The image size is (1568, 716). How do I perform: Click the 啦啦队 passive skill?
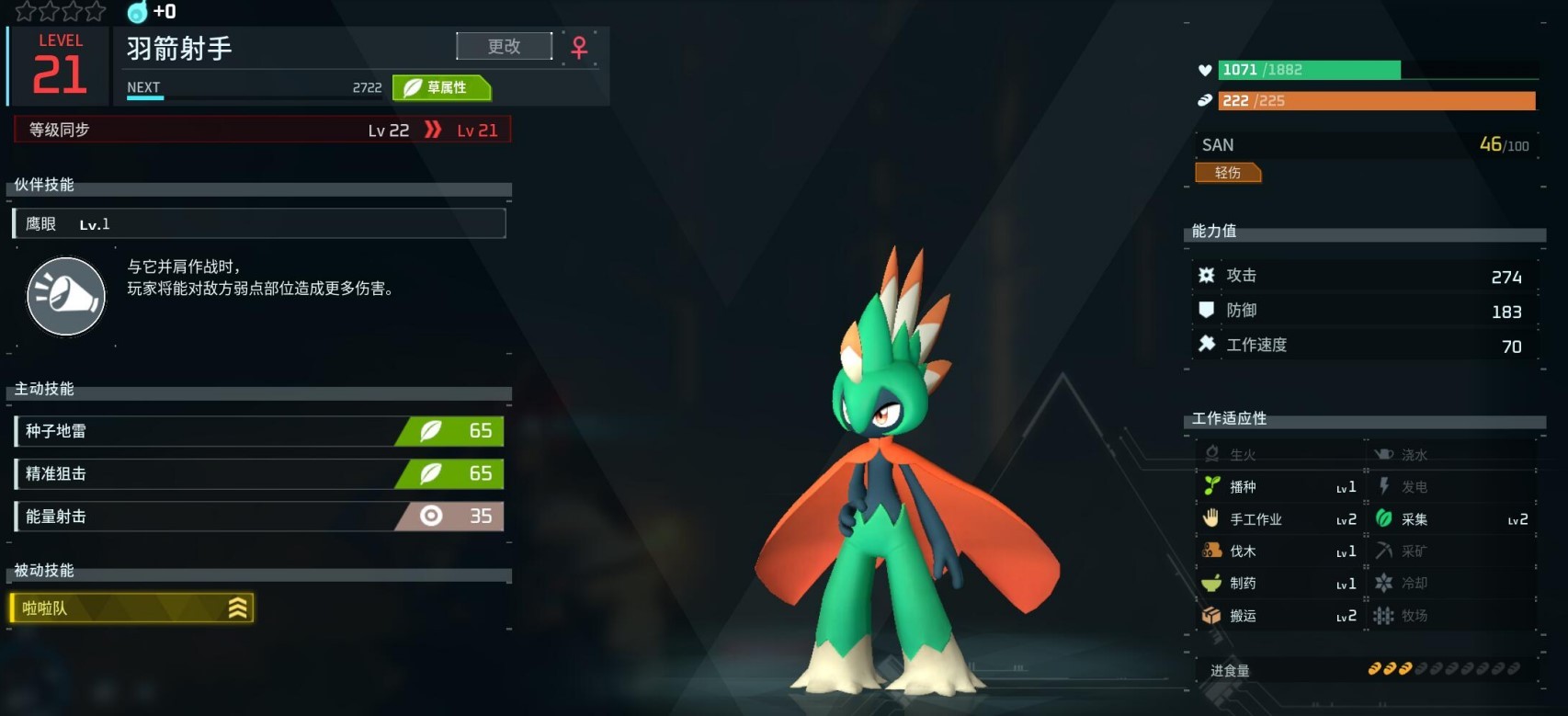[131, 608]
